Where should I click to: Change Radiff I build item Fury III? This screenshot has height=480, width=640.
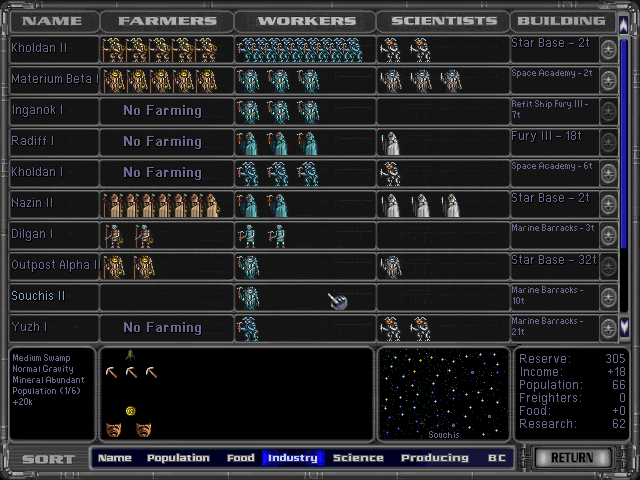click(553, 141)
